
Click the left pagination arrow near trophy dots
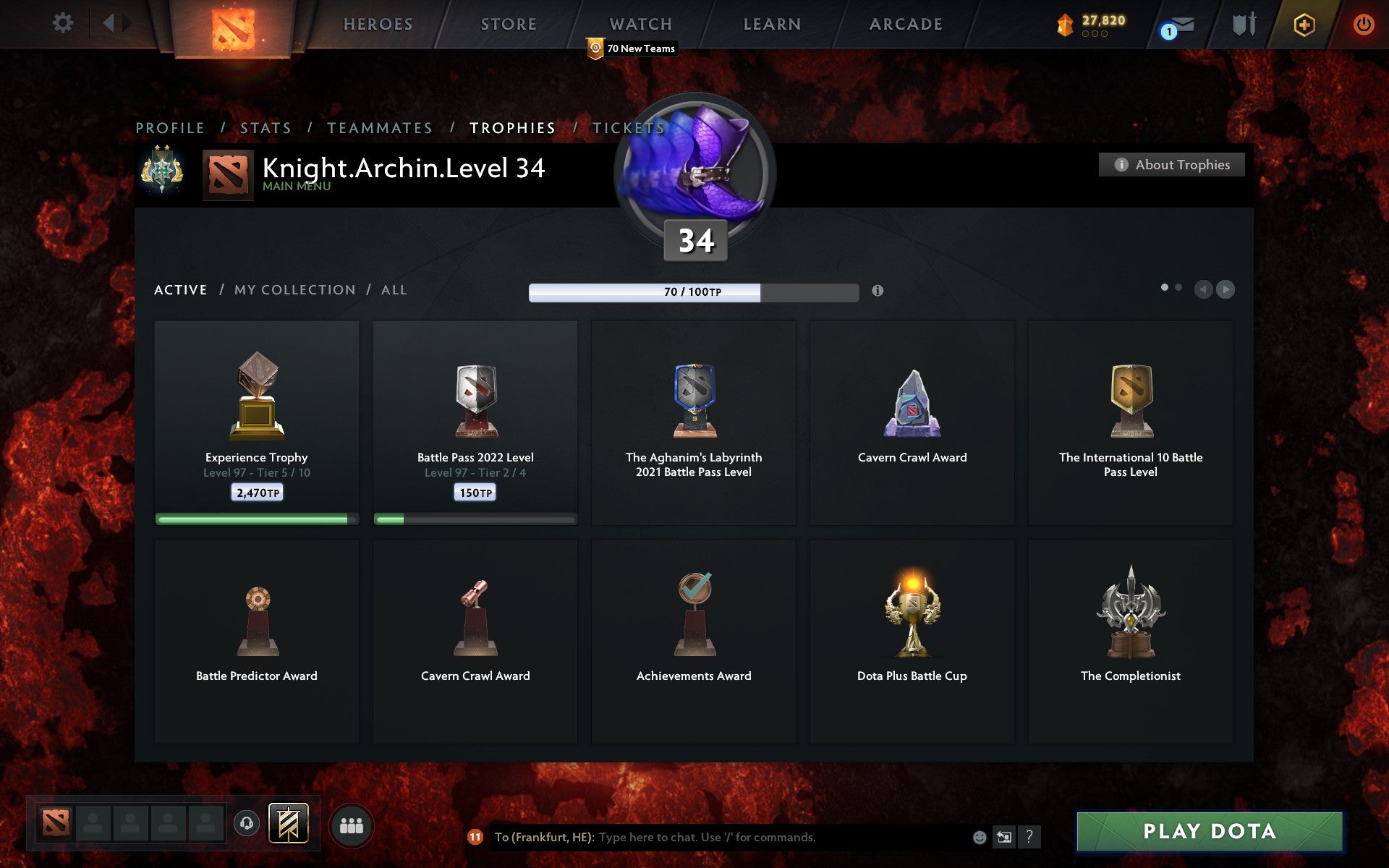(x=1203, y=289)
